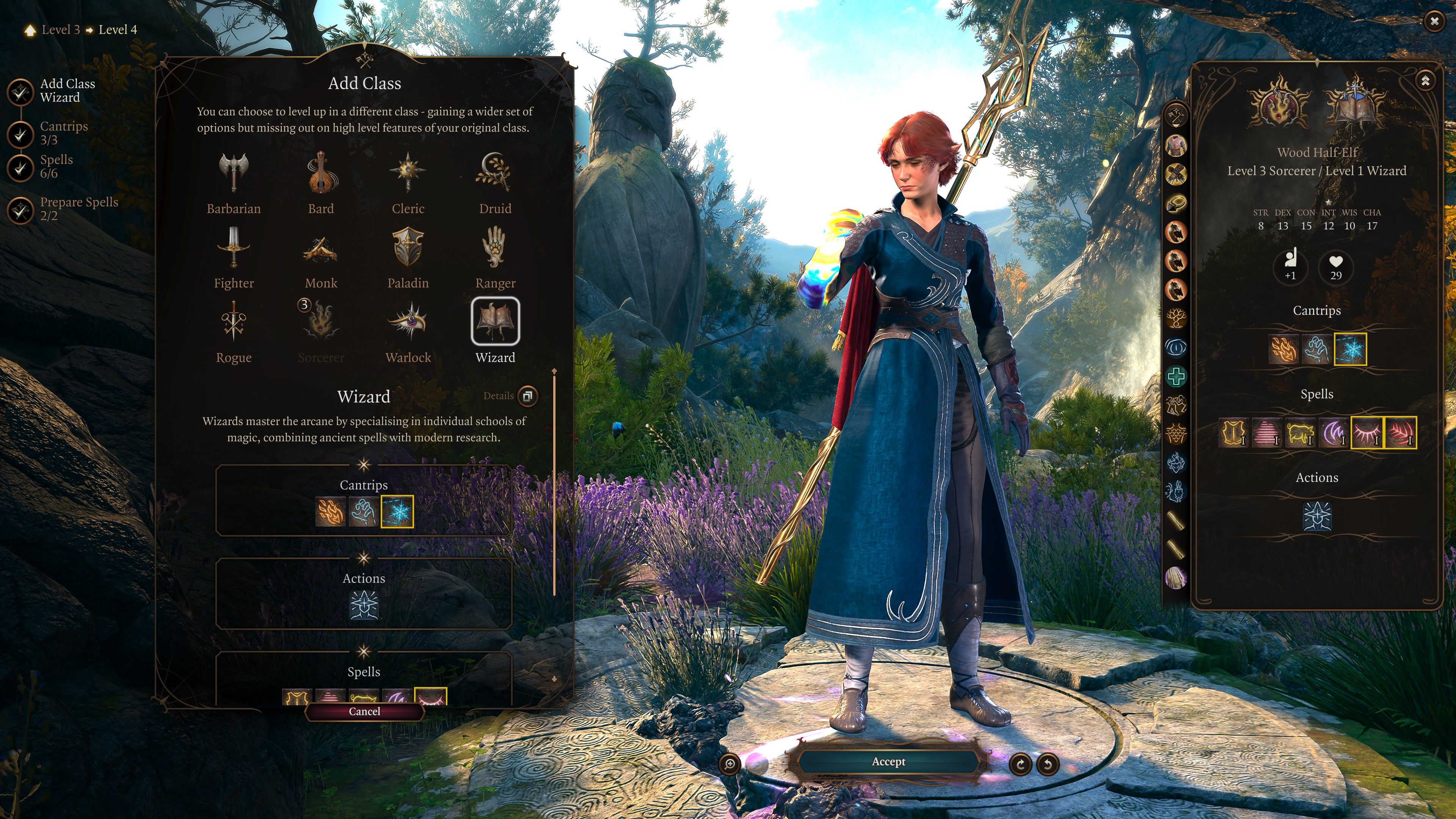The height and width of the screenshot is (819, 1456).
Task: Pick the Rogue class
Action: point(234,322)
